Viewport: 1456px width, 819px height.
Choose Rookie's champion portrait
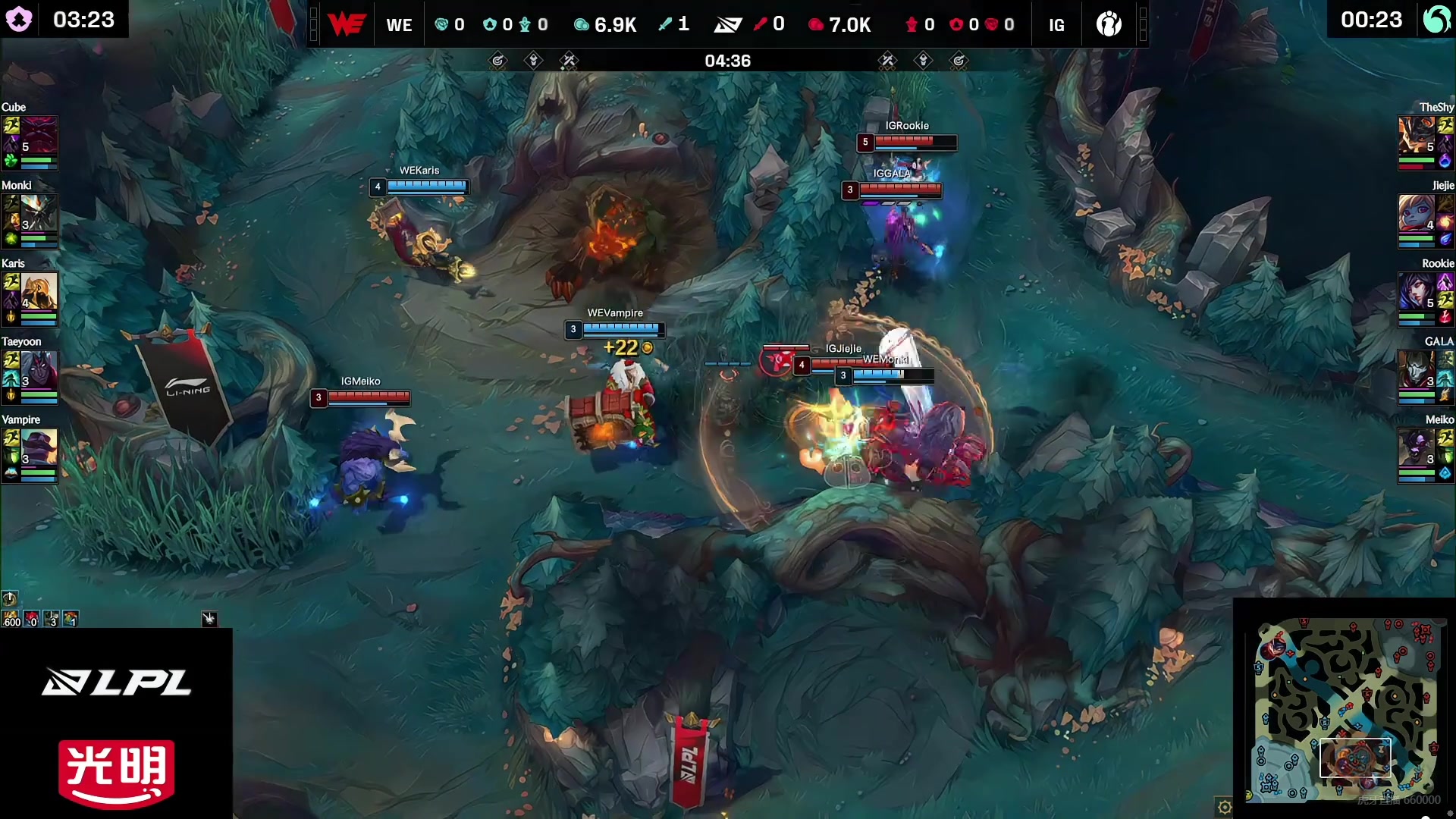[x=1417, y=291]
